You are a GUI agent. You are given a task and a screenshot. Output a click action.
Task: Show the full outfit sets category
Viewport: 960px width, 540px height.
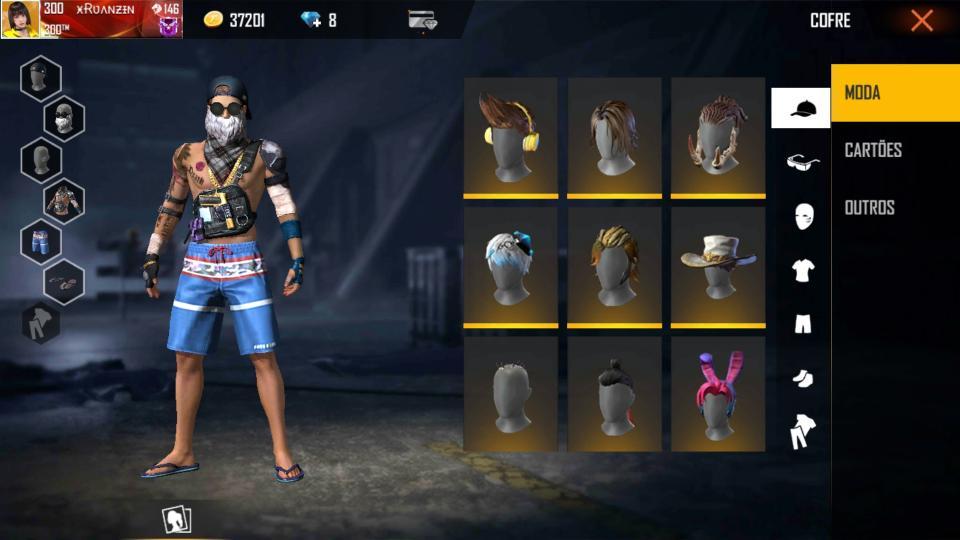coord(802,432)
